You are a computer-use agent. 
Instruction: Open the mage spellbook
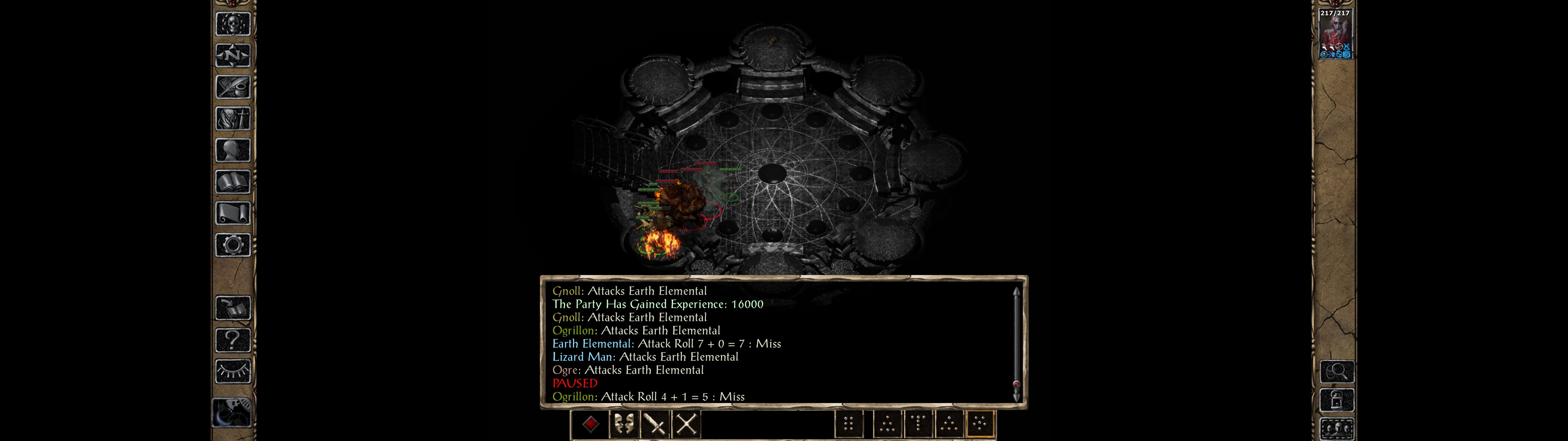pyautogui.click(x=232, y=182)
